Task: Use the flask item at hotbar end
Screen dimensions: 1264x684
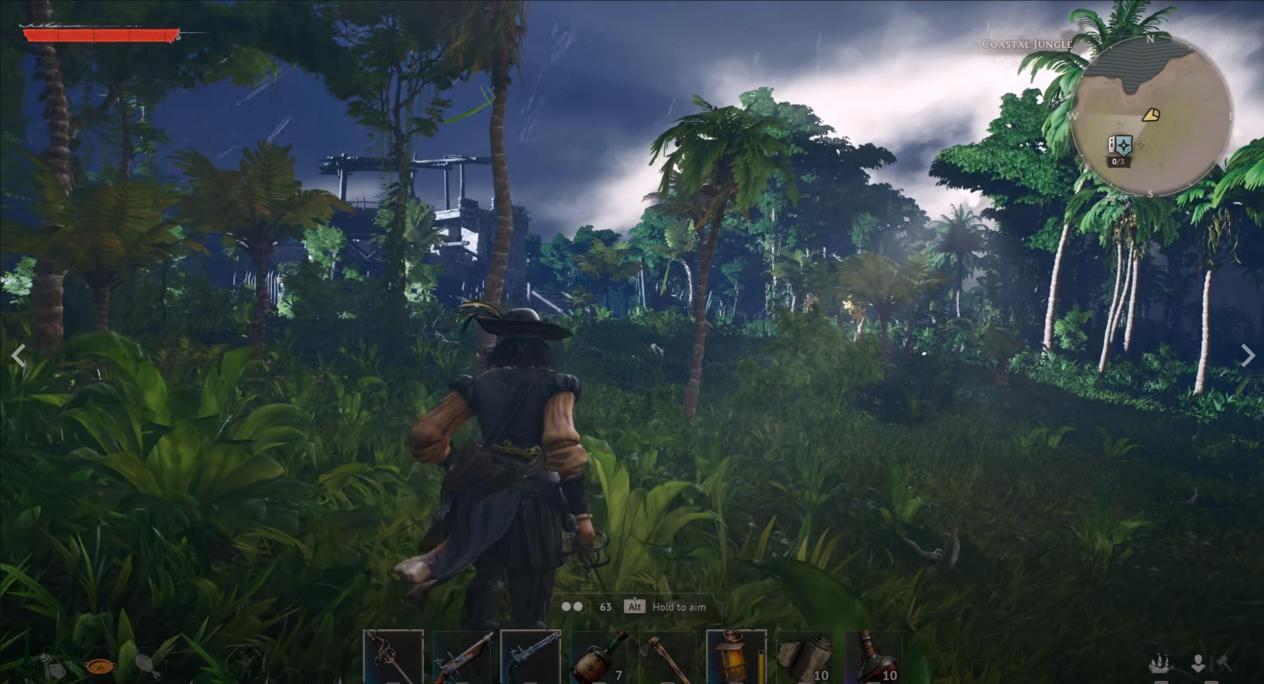Action: tap(874, 657)
